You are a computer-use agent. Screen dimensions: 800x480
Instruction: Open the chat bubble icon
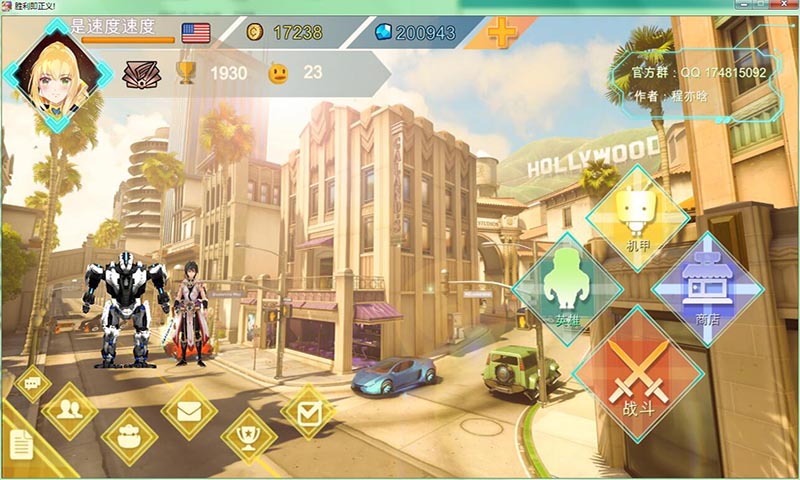pos(32,382)
